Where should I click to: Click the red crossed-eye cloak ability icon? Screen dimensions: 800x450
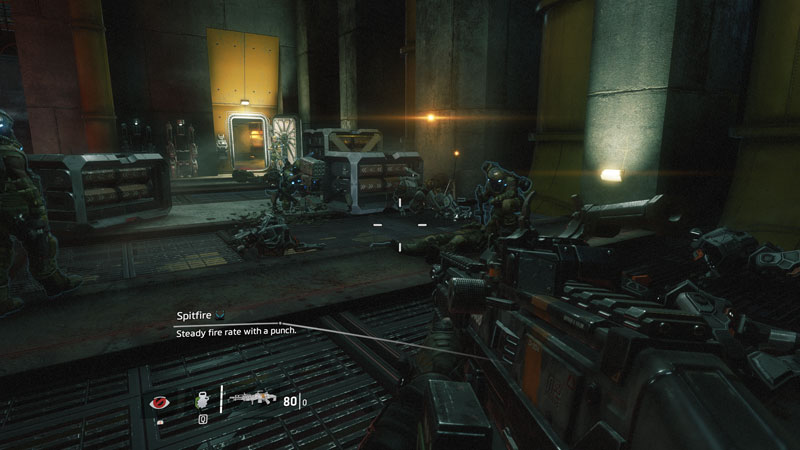(x=158, y=401)
